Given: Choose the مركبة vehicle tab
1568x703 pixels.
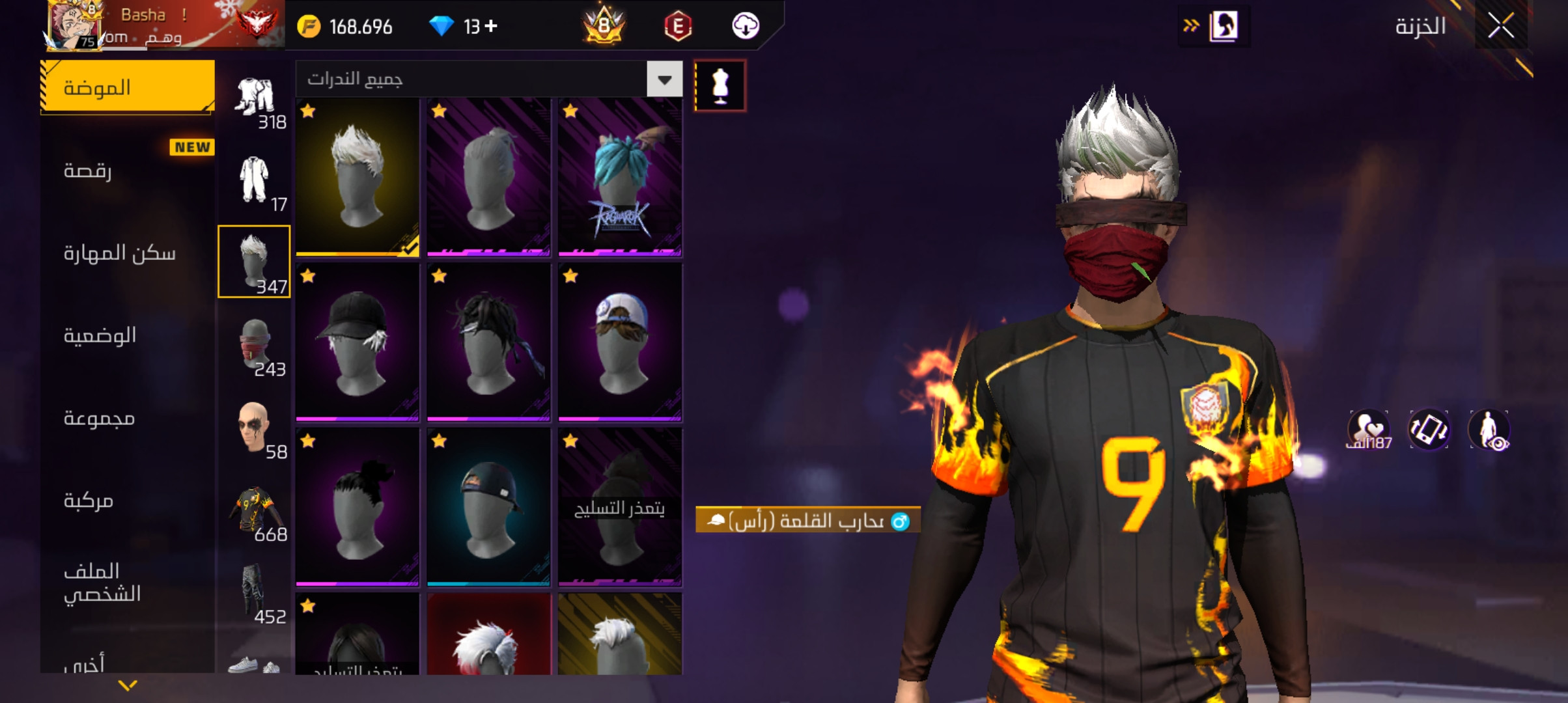Looking at the screenshot, I should (x=128, y=500).
